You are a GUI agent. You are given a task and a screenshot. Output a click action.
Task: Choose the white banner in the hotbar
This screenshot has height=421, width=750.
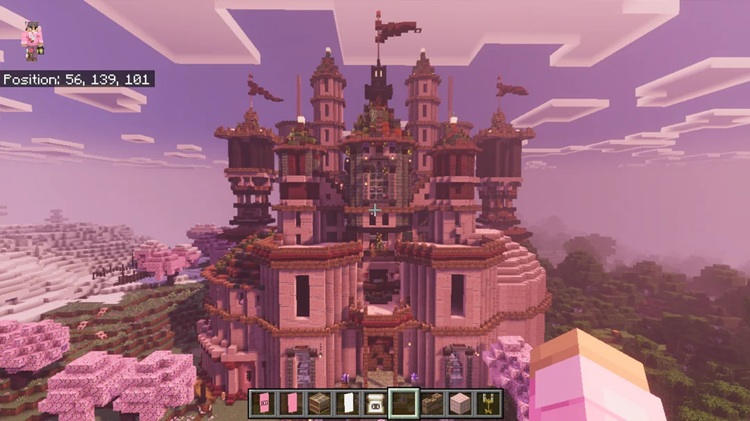[348, 404]
